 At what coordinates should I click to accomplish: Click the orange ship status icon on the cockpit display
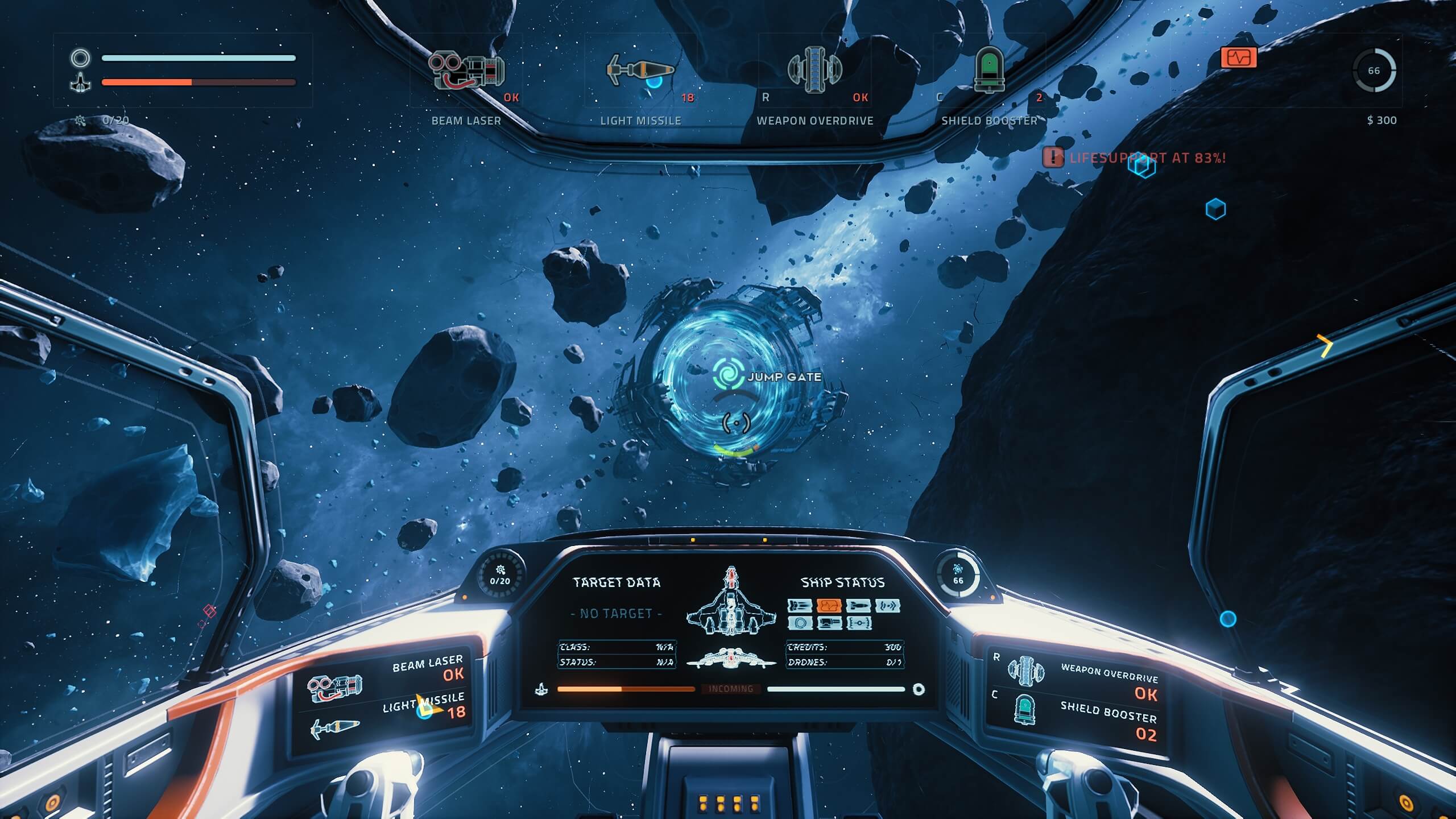[x=829, y=606]
